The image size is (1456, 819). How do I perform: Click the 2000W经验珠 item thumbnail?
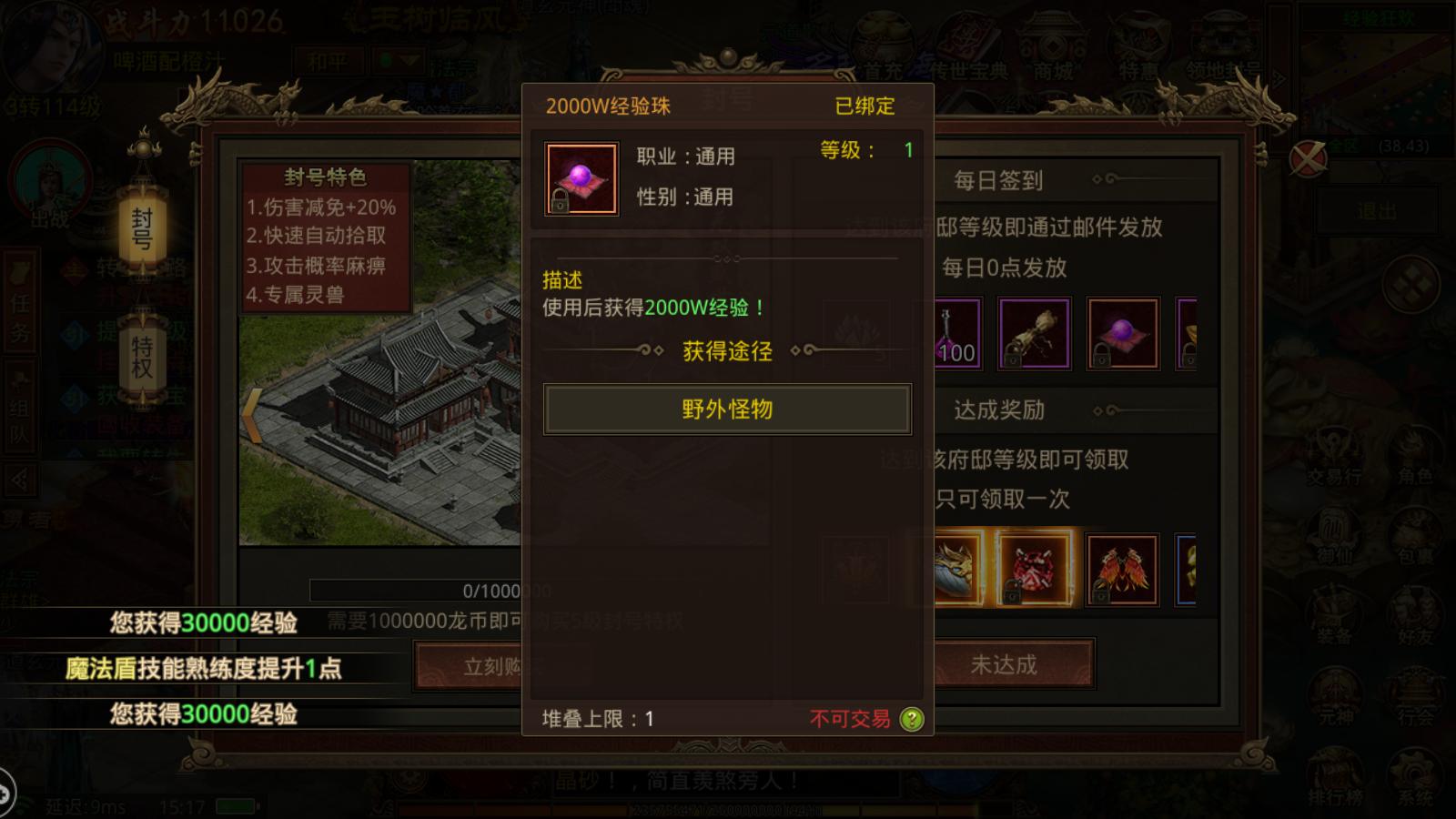click(581, 176)
